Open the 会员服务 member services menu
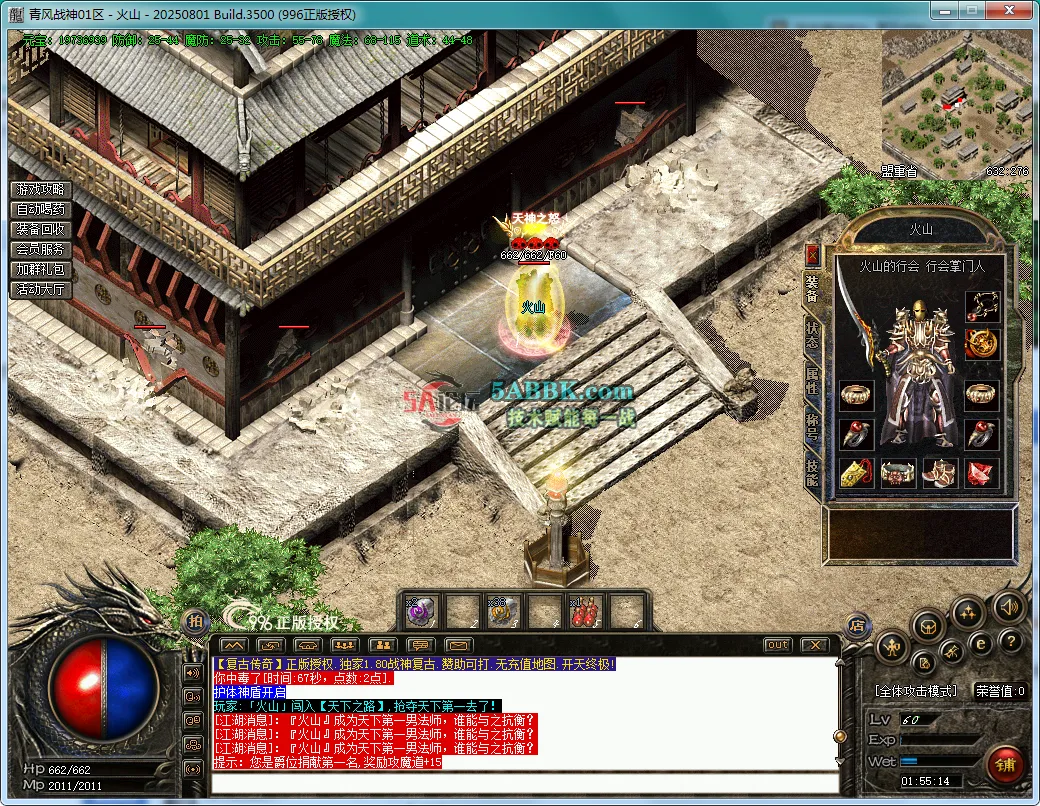 point(40,250)
